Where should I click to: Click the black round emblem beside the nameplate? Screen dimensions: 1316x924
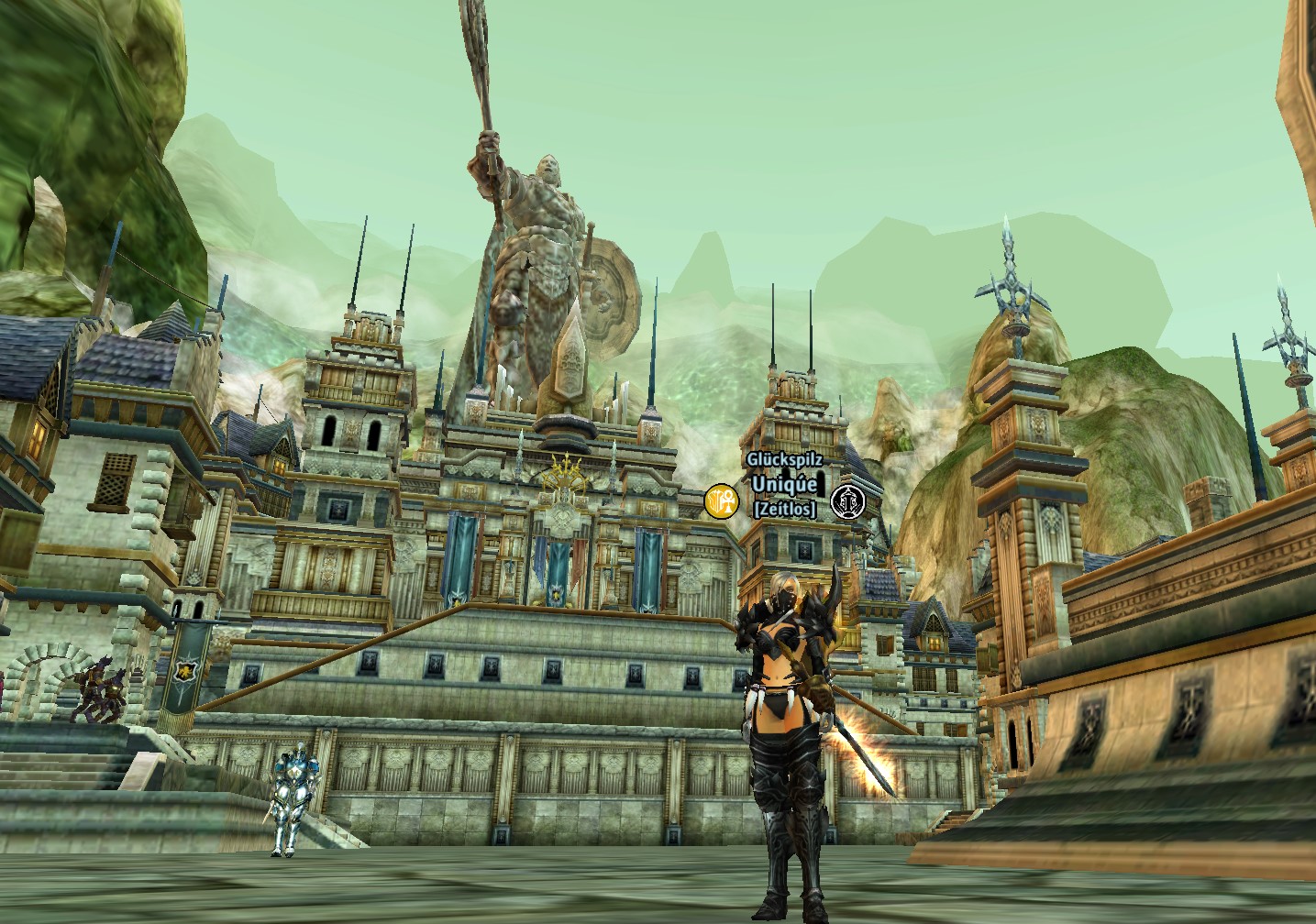(x=847, y=501)
